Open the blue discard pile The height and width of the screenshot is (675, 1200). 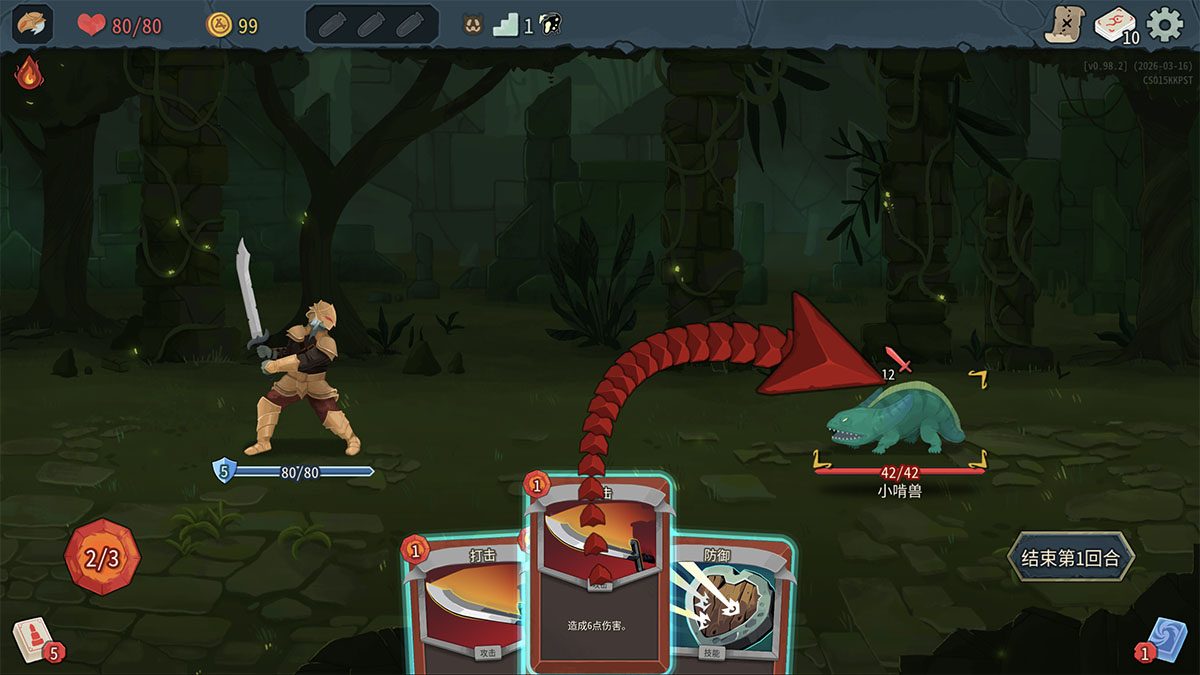tap(1166, 638)
